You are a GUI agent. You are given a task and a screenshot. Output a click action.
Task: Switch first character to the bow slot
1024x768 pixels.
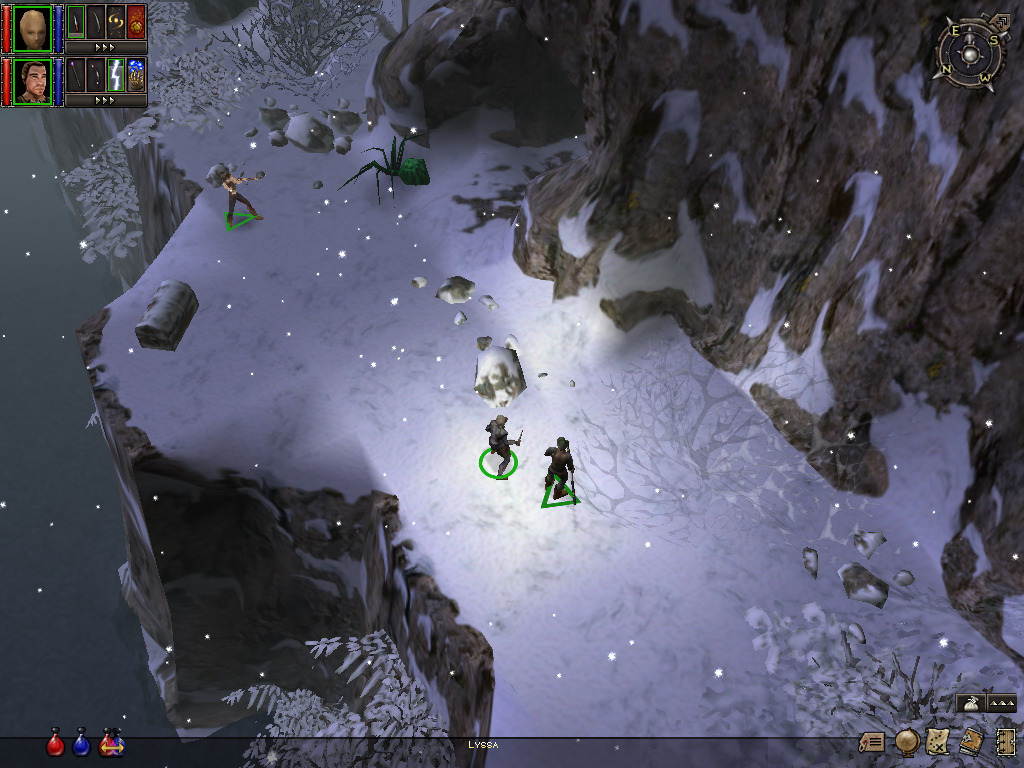pos(96,21)
